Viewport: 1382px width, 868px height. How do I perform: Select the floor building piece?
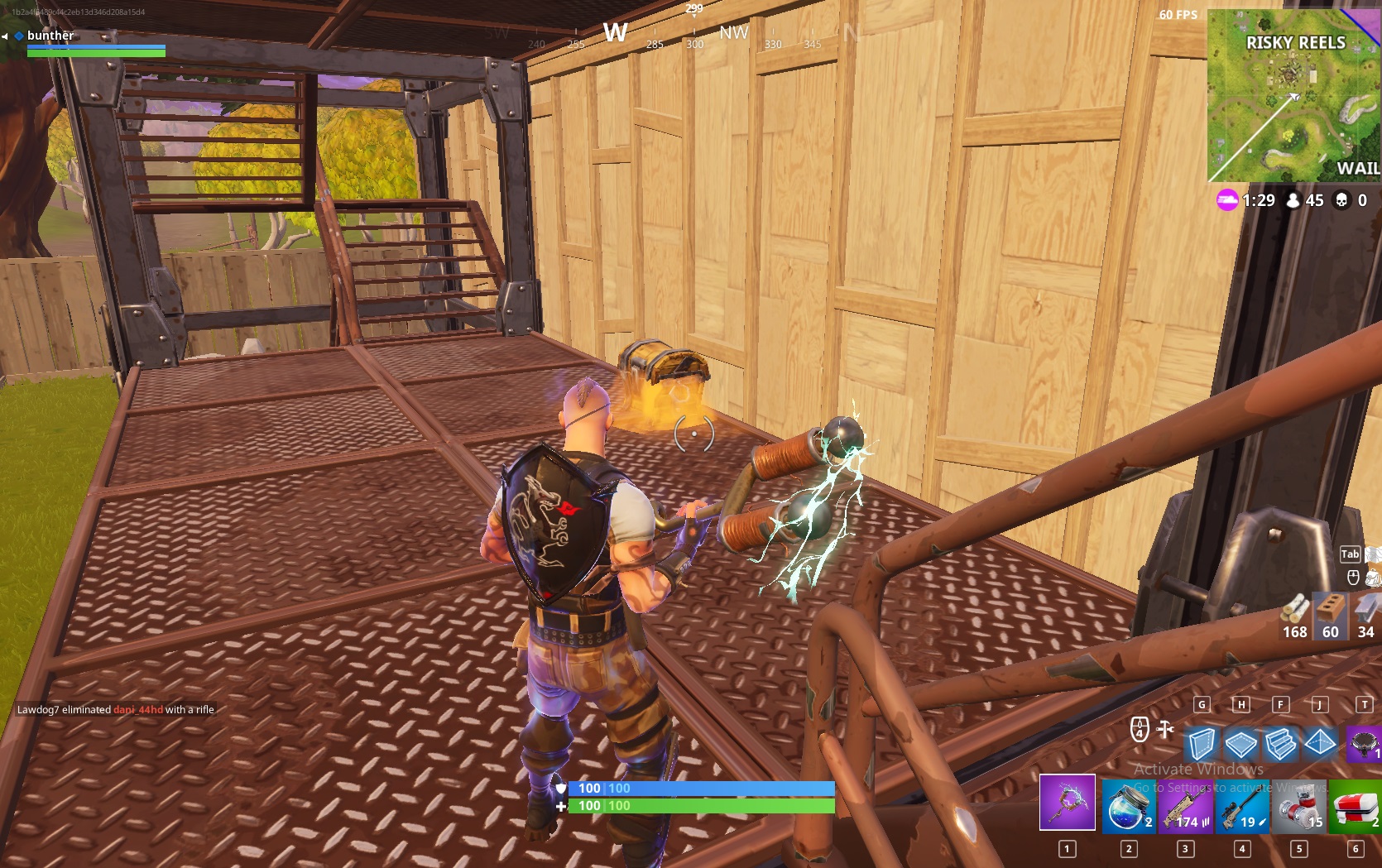pos(1242,745)
